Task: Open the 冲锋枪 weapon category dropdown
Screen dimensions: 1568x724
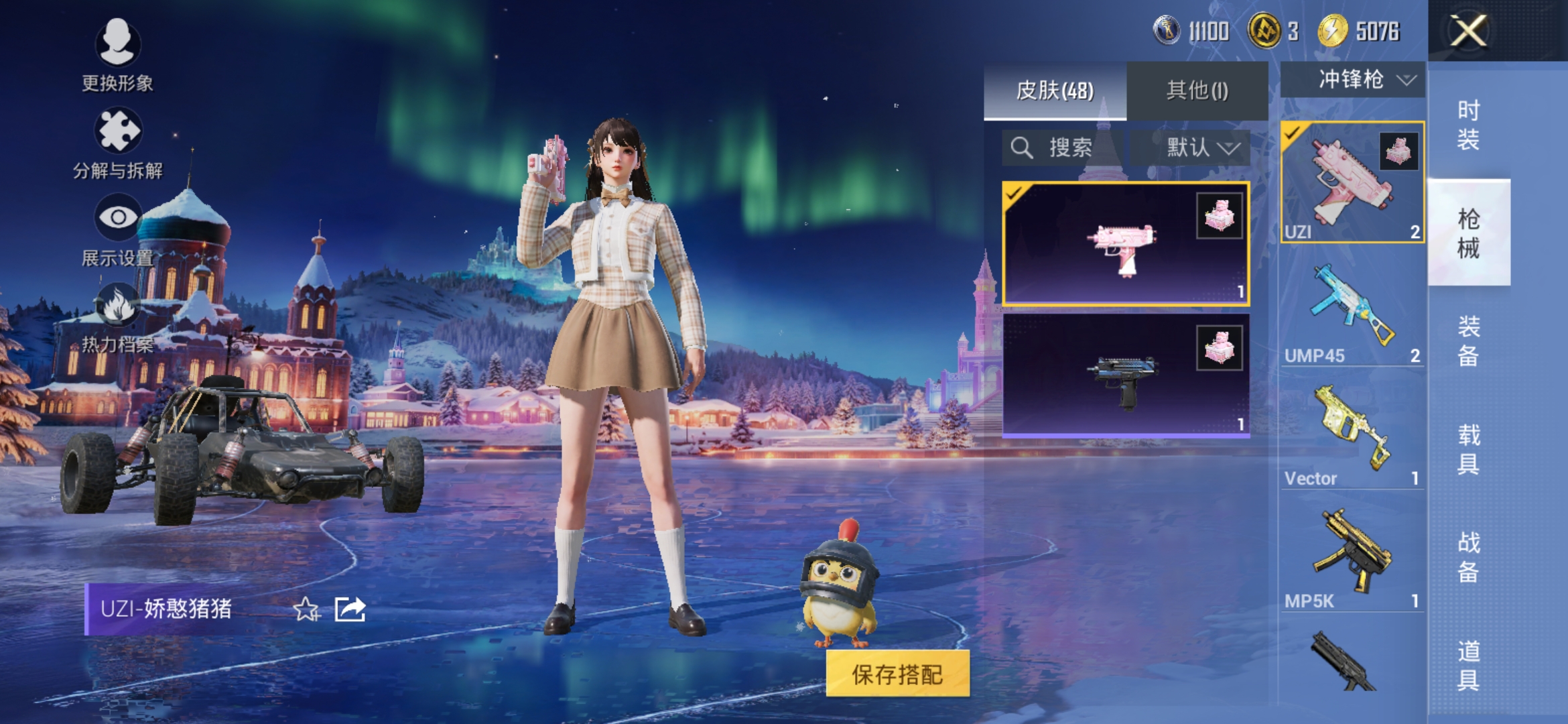Action: 1352,79
